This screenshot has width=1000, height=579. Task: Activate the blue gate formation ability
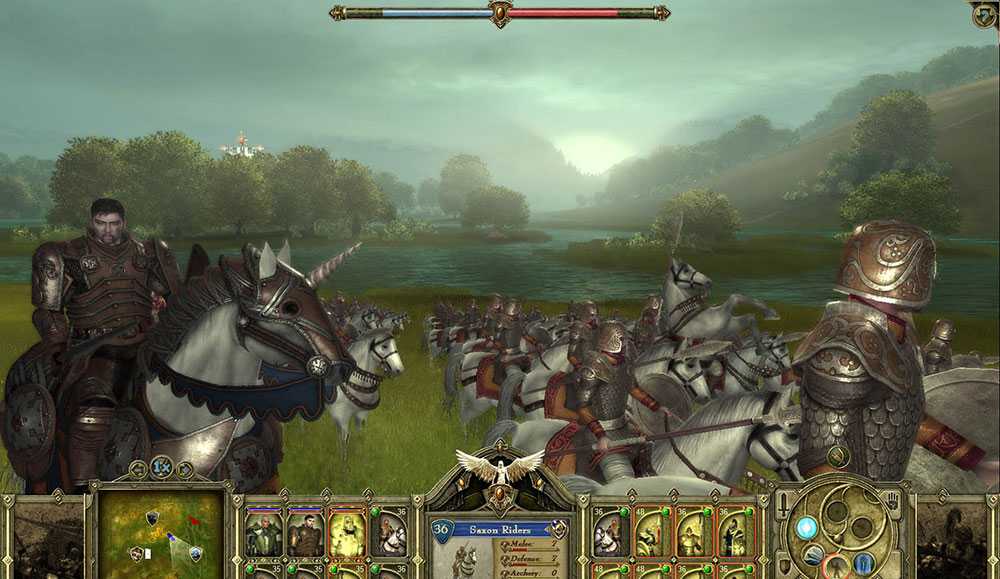pos(862,564)
